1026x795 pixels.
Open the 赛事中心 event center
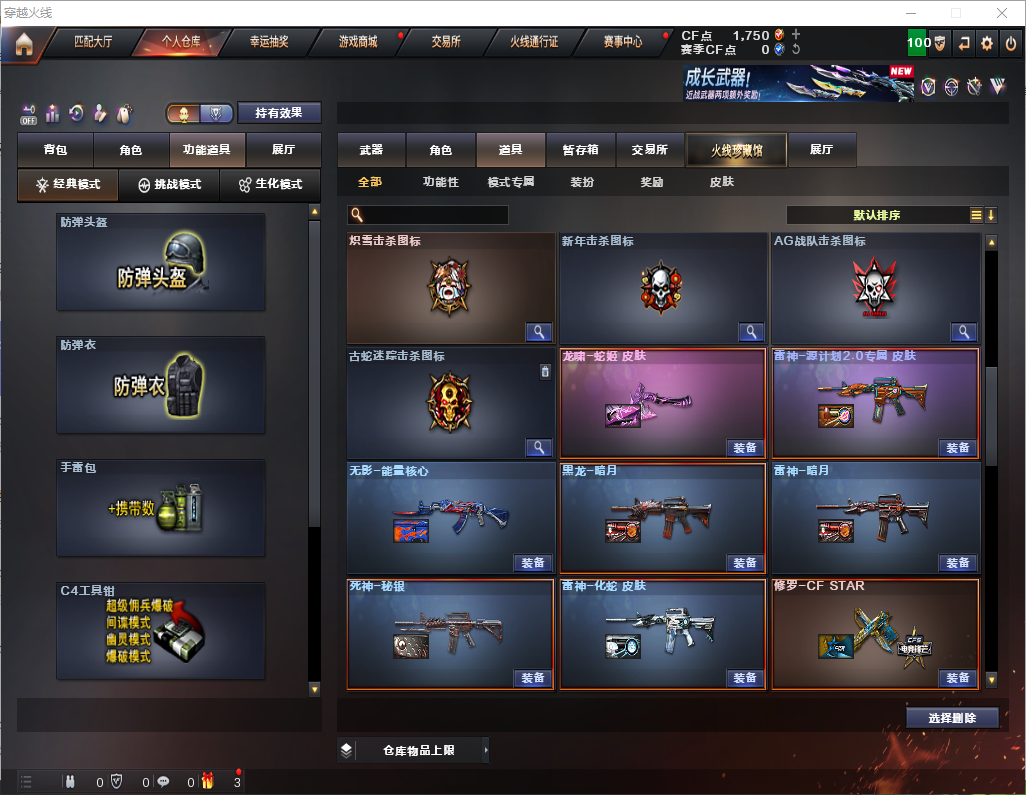[x=622, y=42]
